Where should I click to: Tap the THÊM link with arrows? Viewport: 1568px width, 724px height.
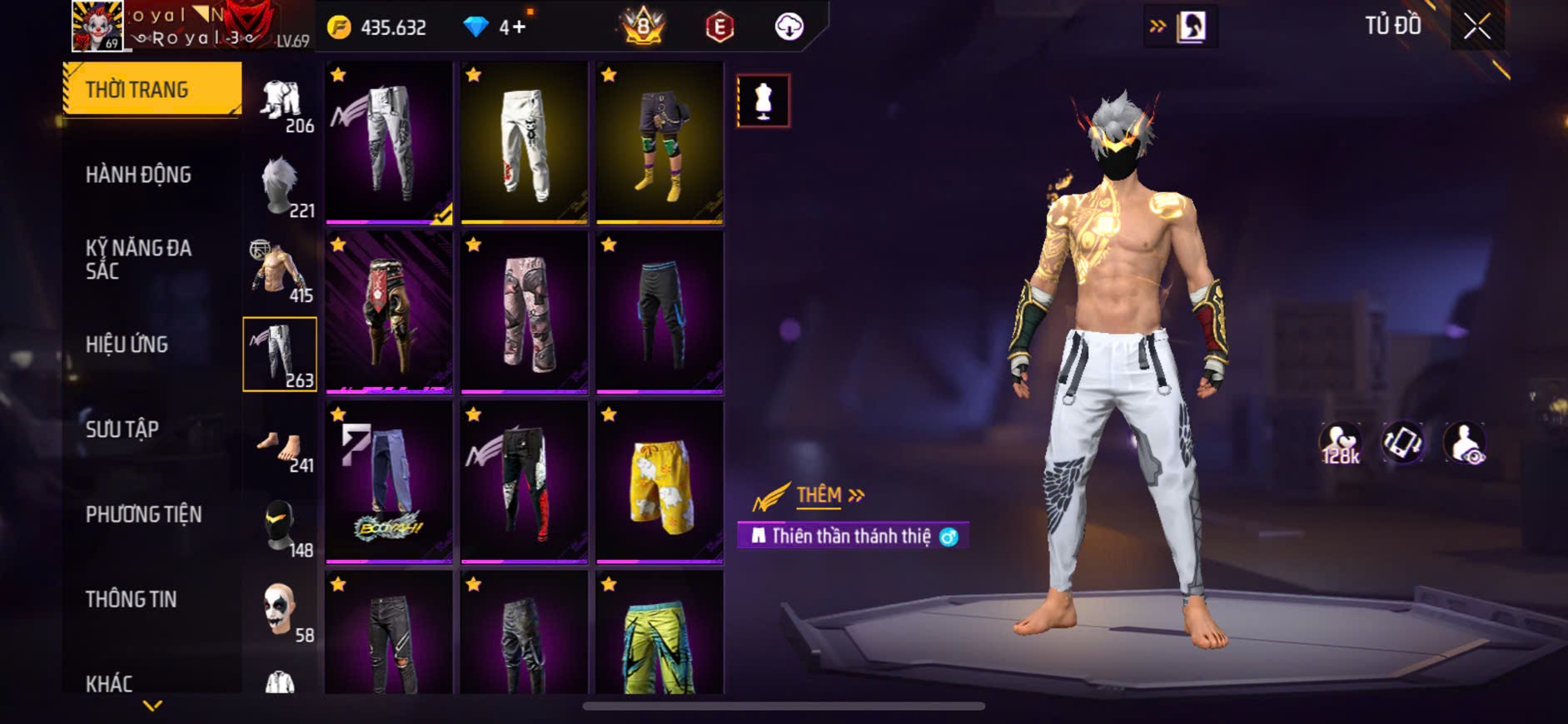[x=829, y=495]
